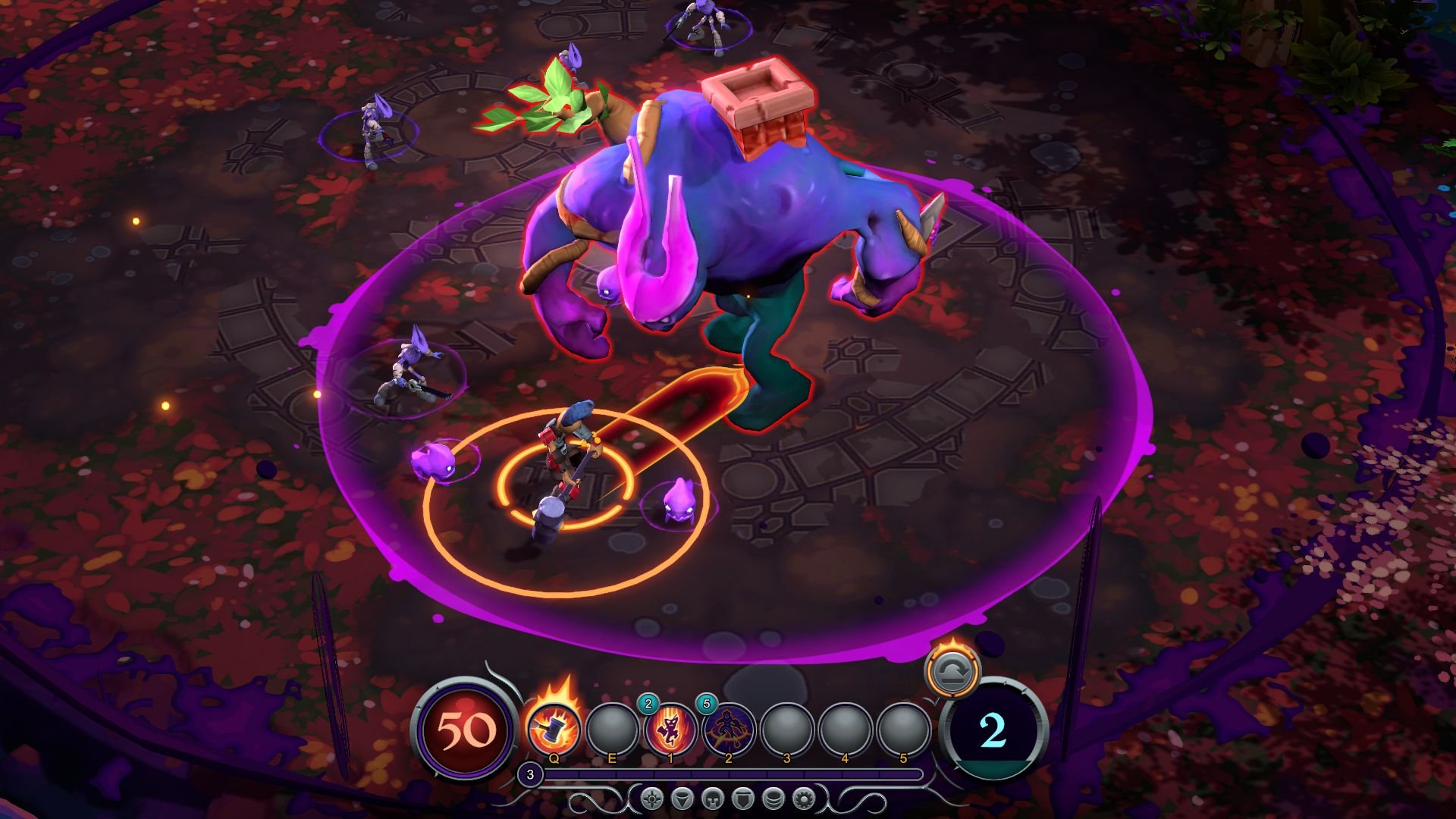The image size is (1456, 819).
Task: Click the empty ability slot 4
Action: point(843,730)
